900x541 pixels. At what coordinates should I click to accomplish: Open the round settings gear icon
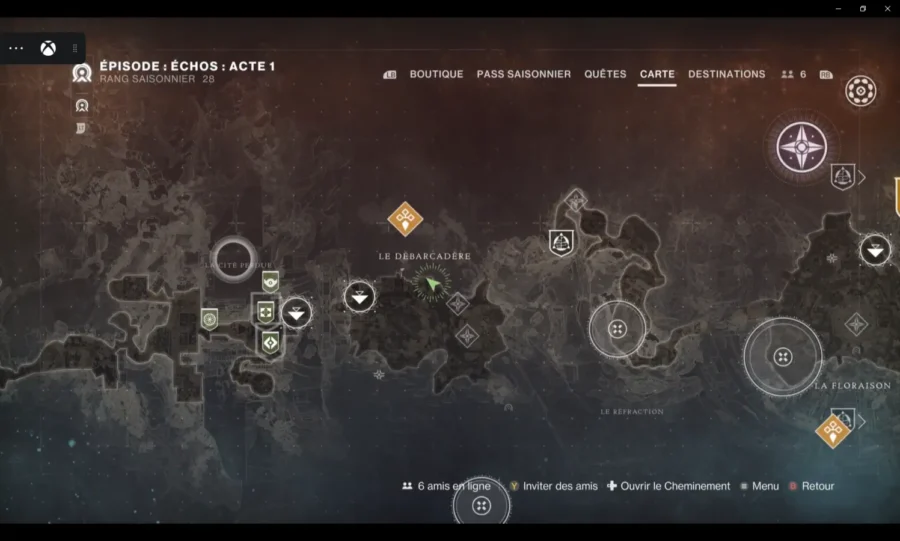click(x=860, y=91)
